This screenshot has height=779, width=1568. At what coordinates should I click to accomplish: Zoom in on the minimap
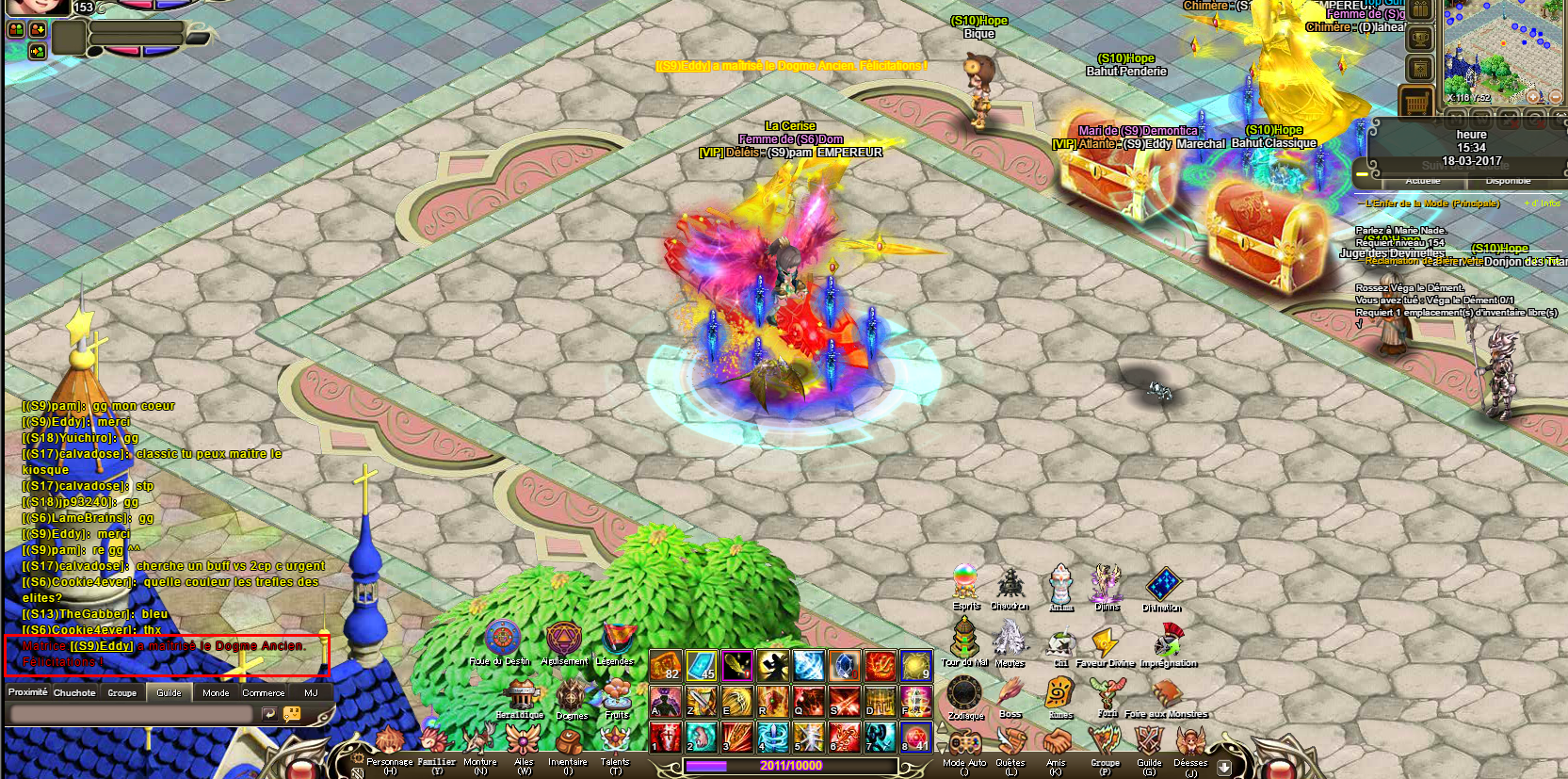(1534, 96)
